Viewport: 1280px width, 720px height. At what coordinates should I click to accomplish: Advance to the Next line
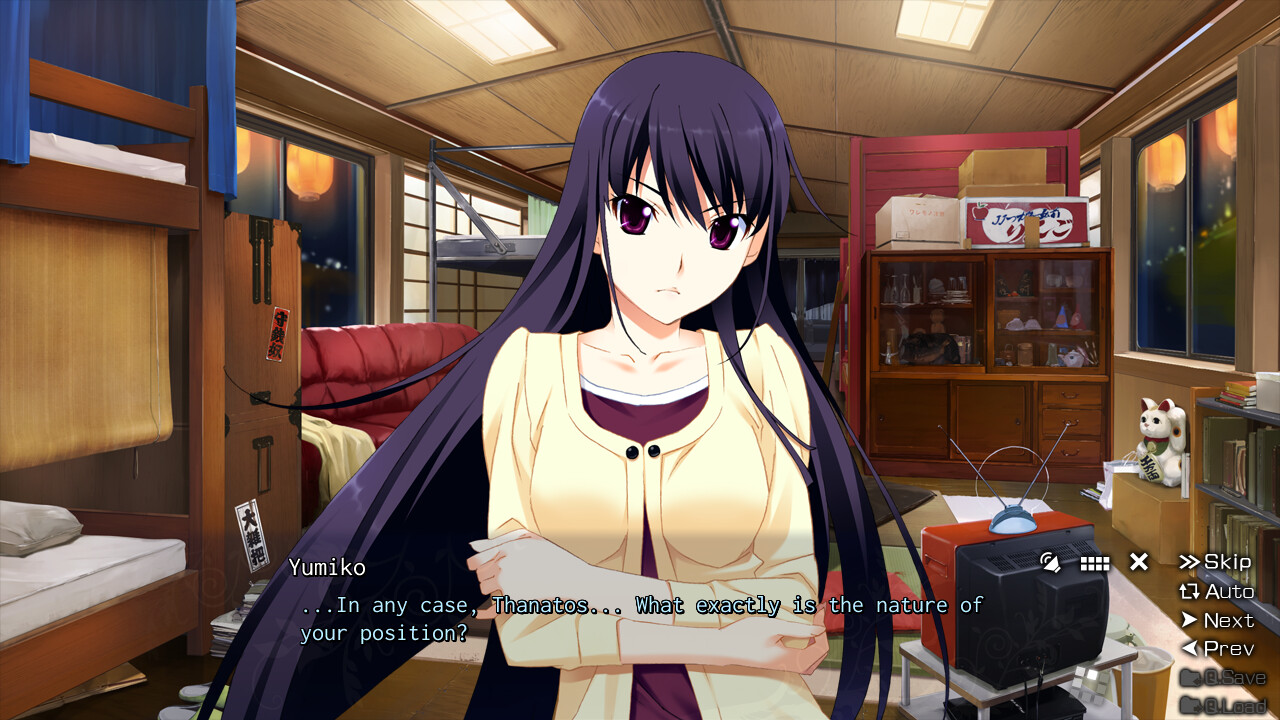coord(1217,620)
